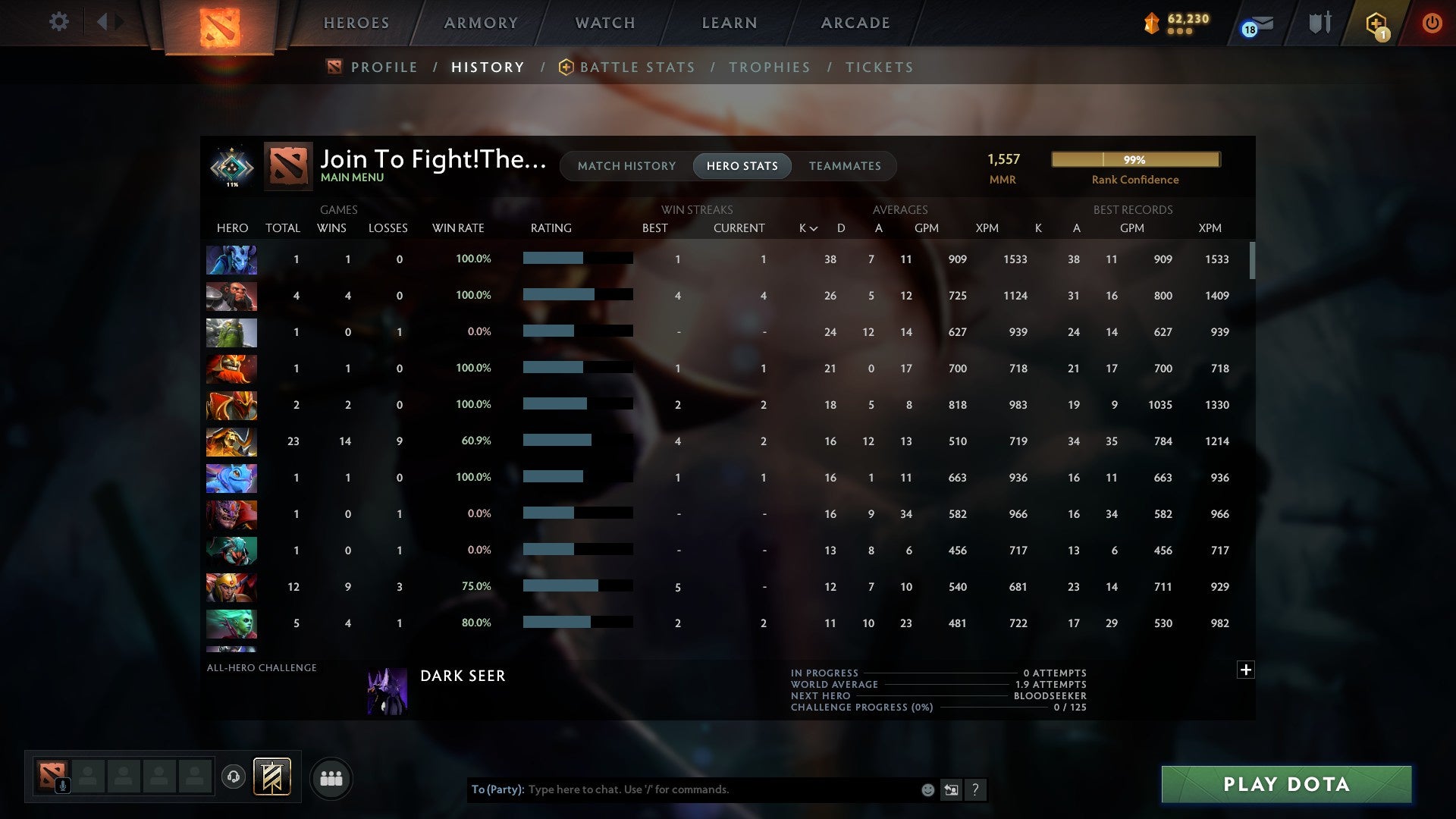Click the power button to exit Dota
The width and height of the screenshot is (1456, 819).
click(1432, 23)
